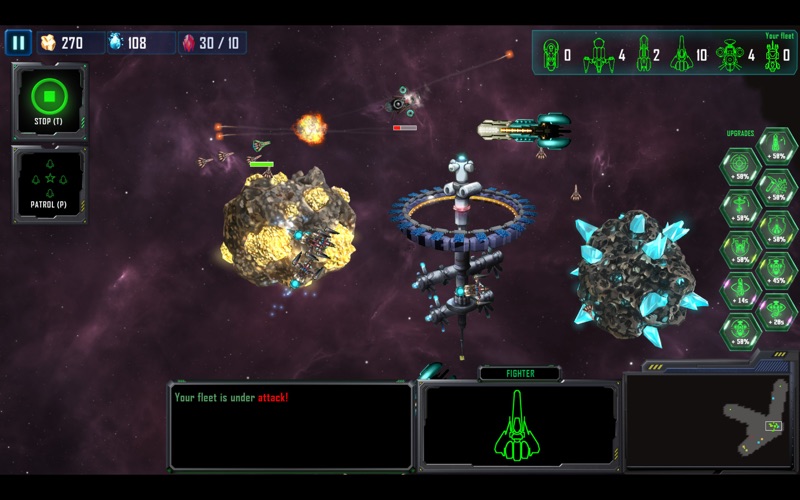
Task: Pause the game
Action: [x=18, y=42]
